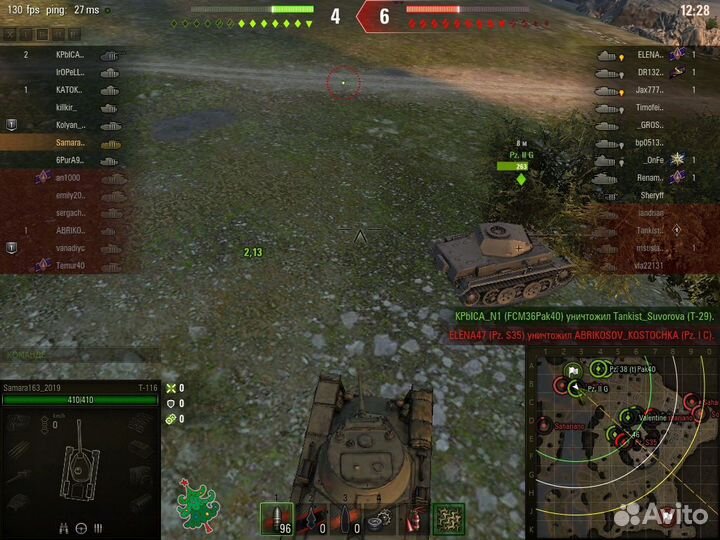Click the Valentine marker on the minimap
This screenshot has height=540, width=720.
[x=627, y=415]
